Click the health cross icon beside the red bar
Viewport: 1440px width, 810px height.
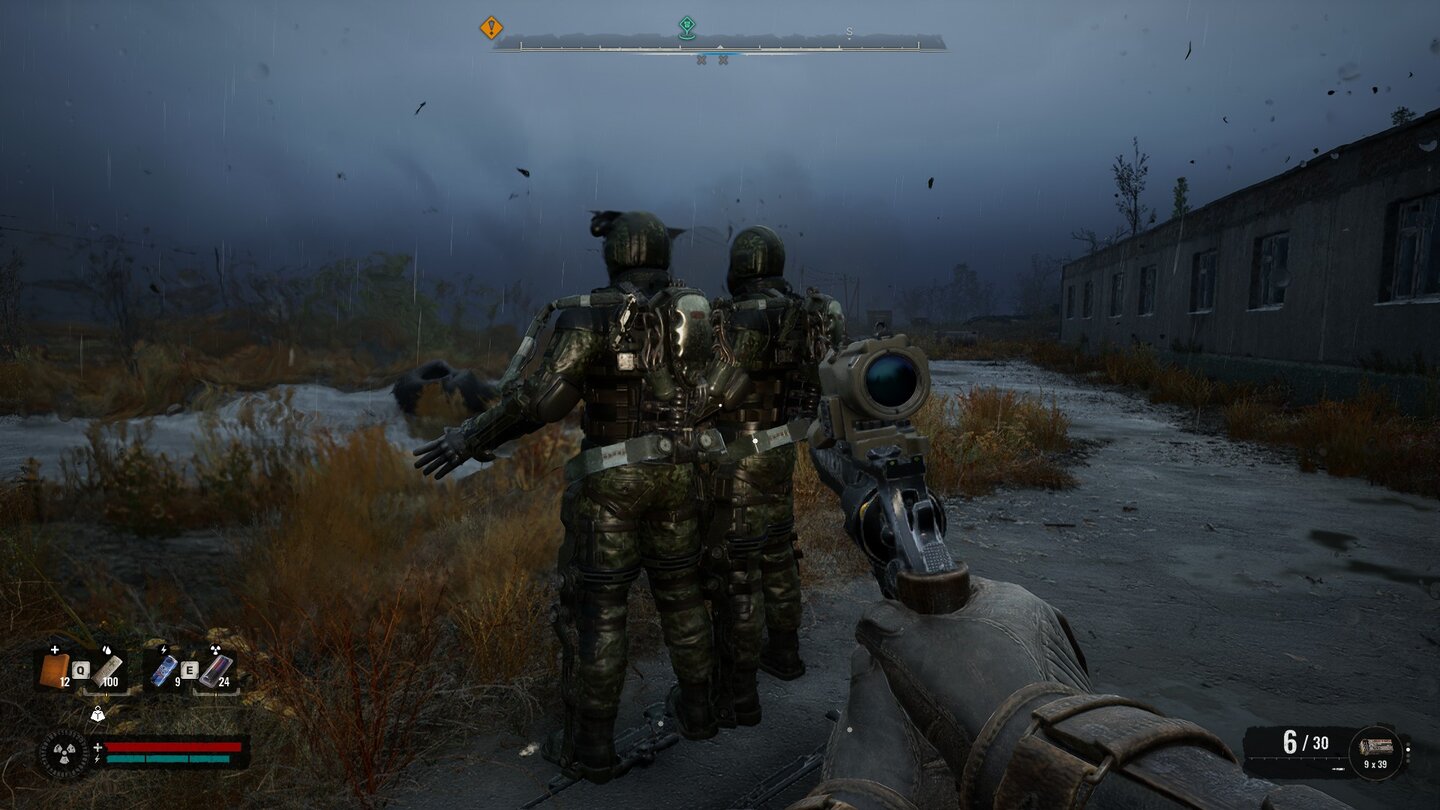click(97, 747)
